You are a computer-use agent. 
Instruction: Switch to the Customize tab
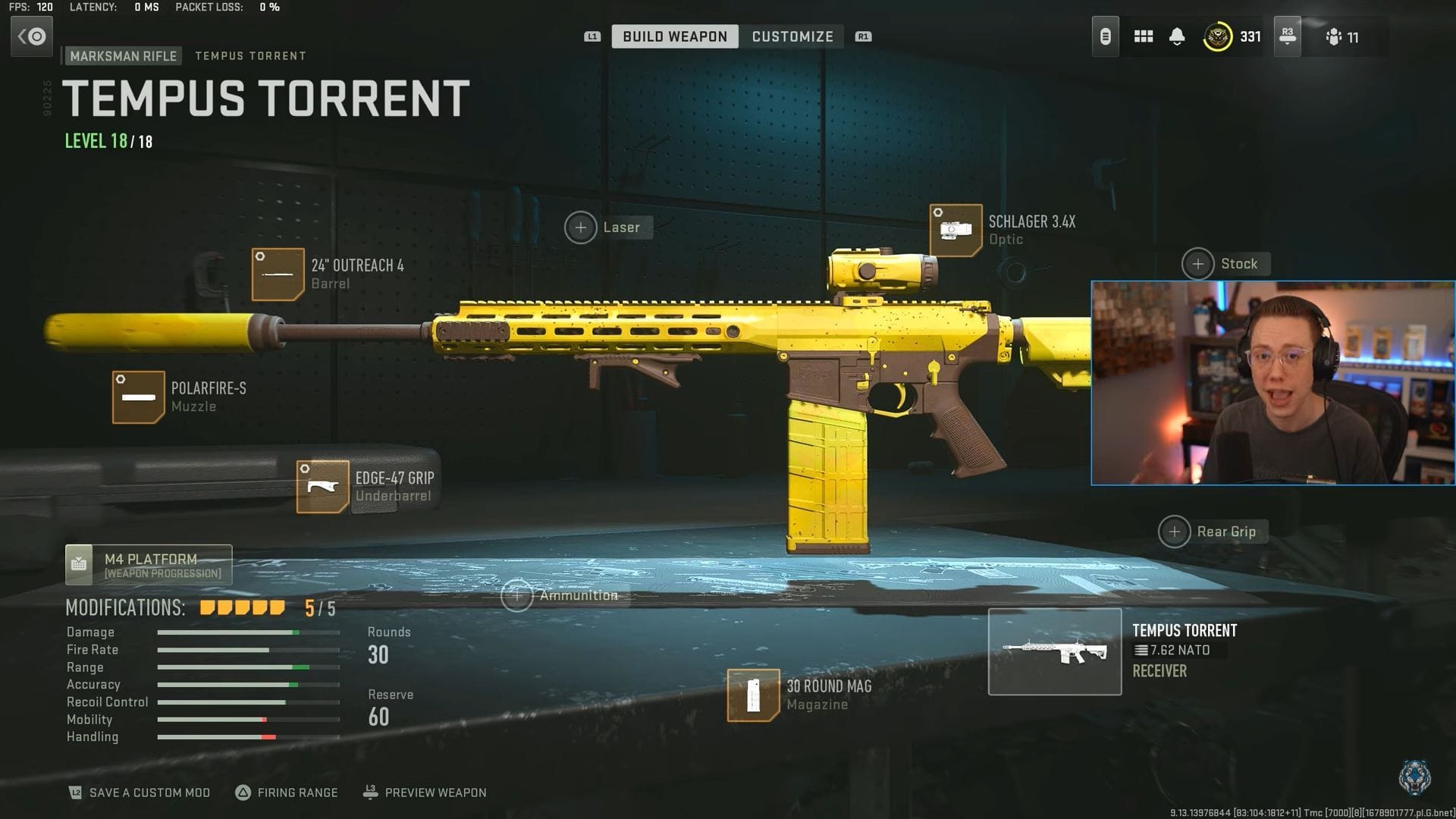(x=792, y=36)
